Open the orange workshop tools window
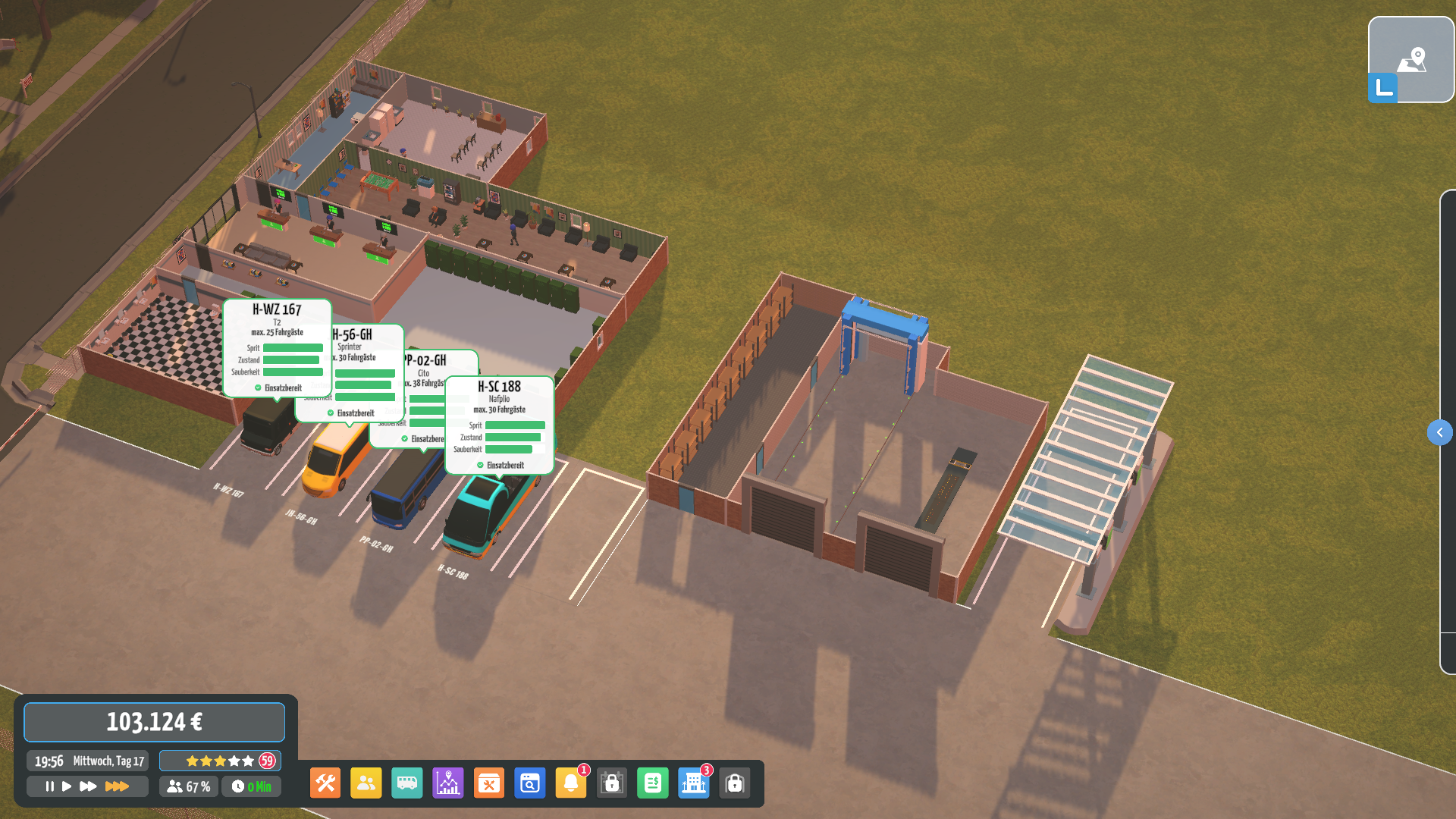This screenshot has width=1456, height=819. coord(489,783)
